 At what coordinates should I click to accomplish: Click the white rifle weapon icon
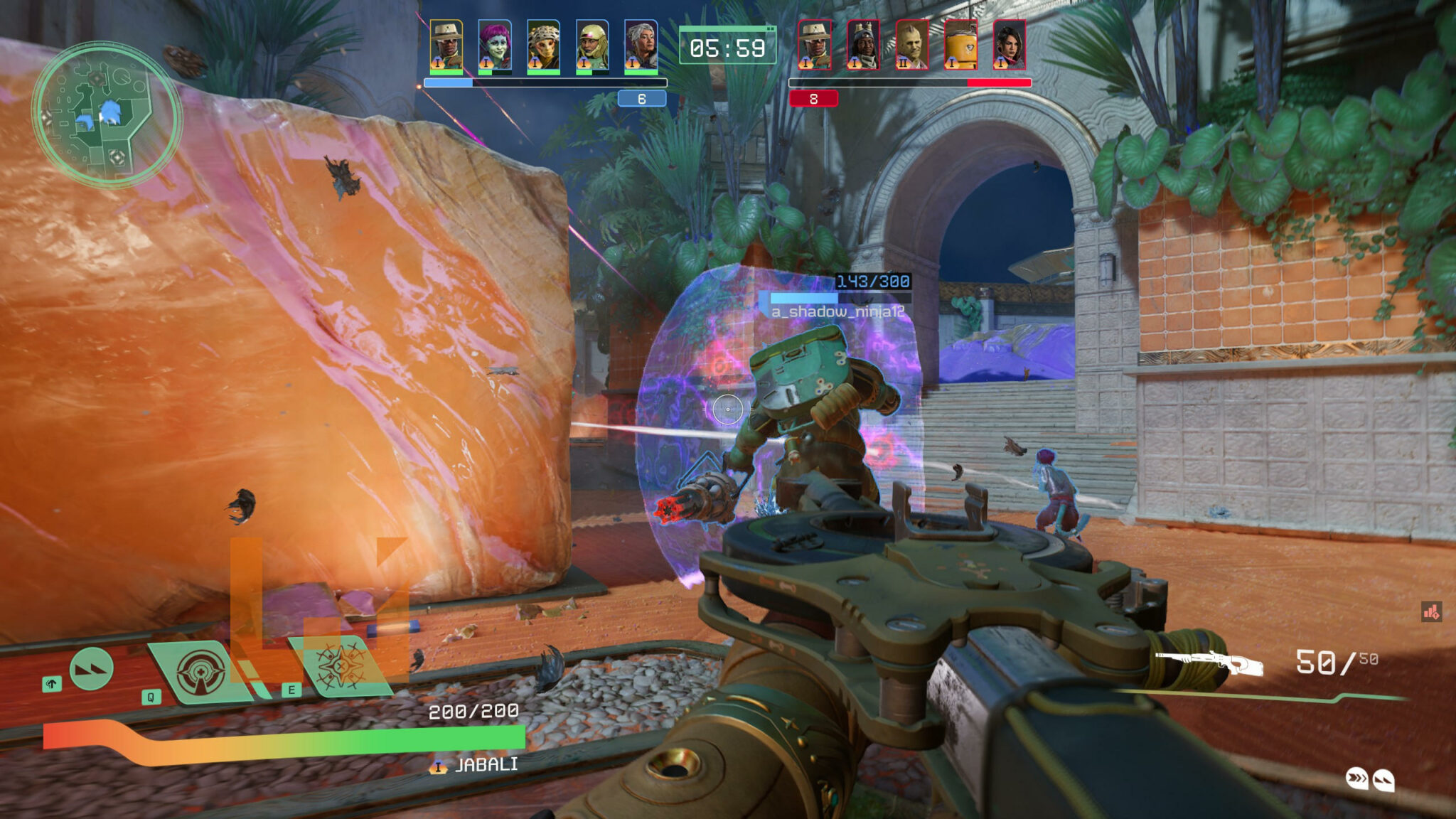click(1209, 663)
